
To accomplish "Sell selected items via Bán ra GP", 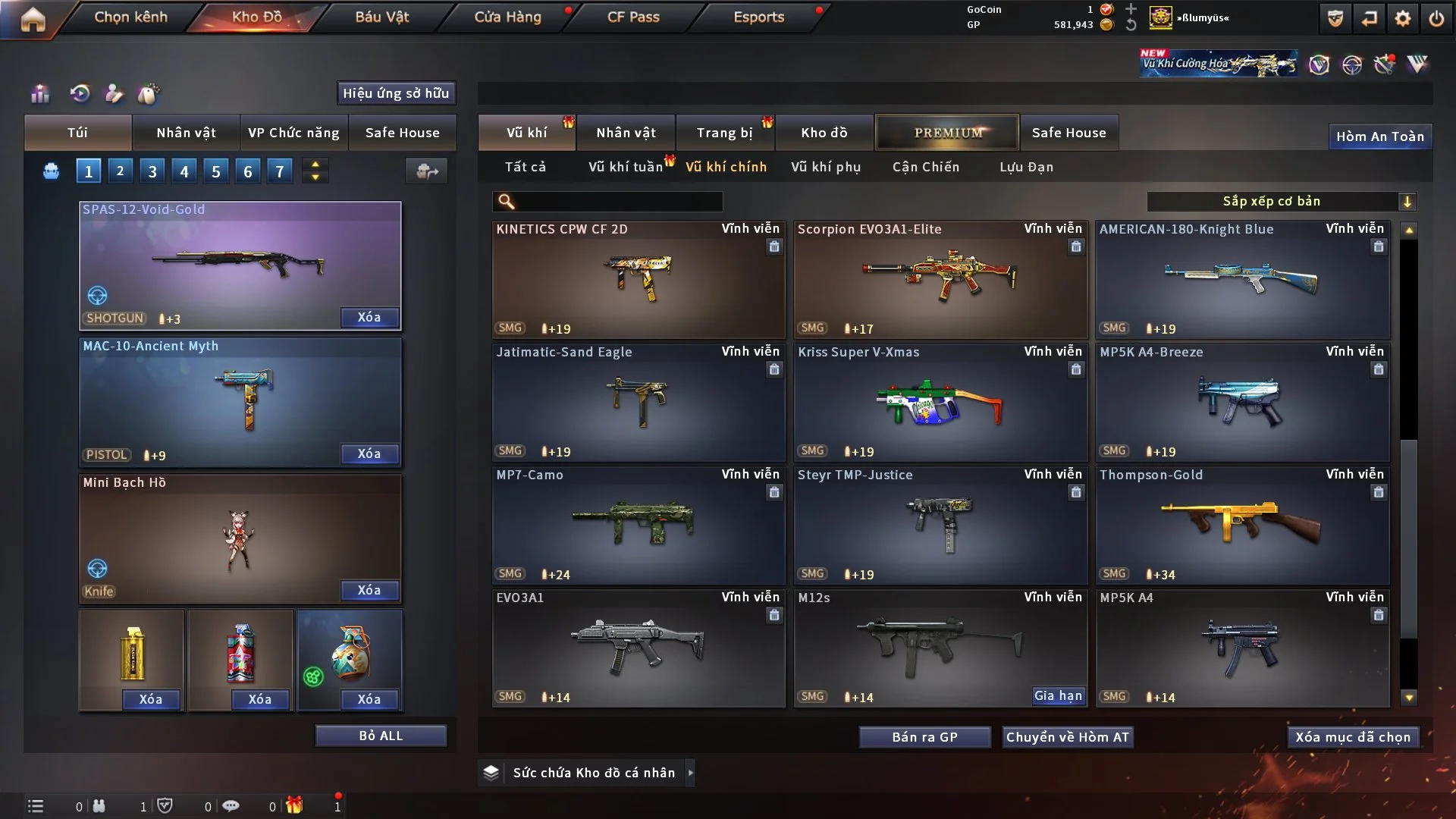I will 924,737.
